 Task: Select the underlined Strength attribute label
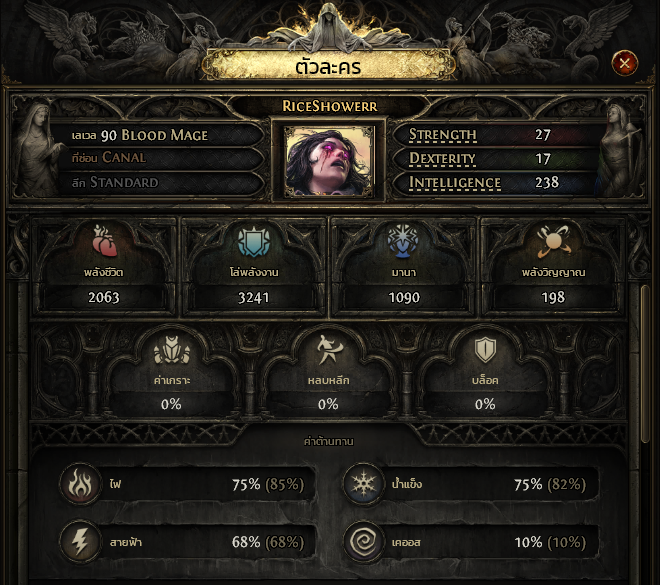(443, 135)
